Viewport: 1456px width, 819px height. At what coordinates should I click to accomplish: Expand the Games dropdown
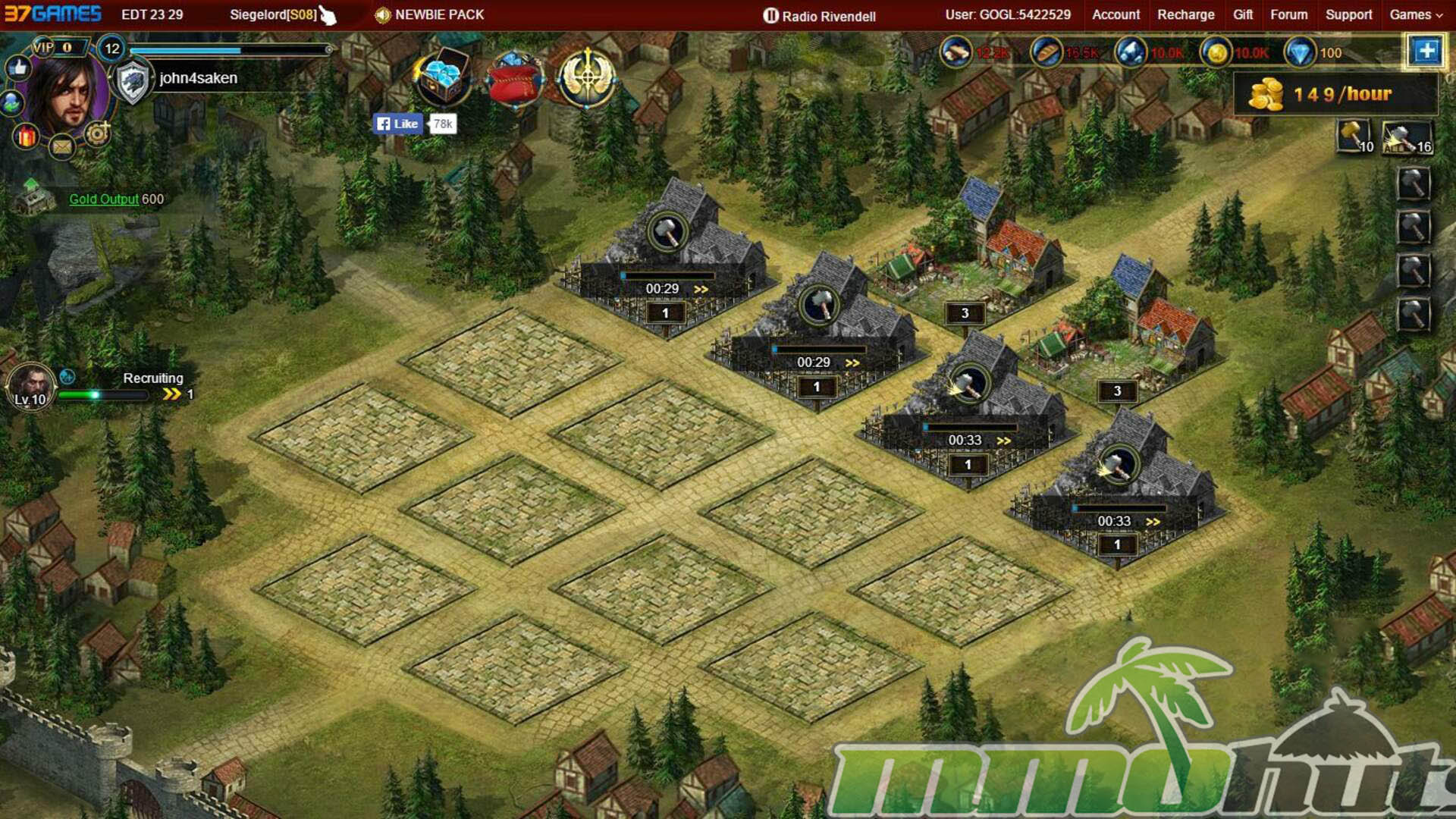pos(1415,14)
